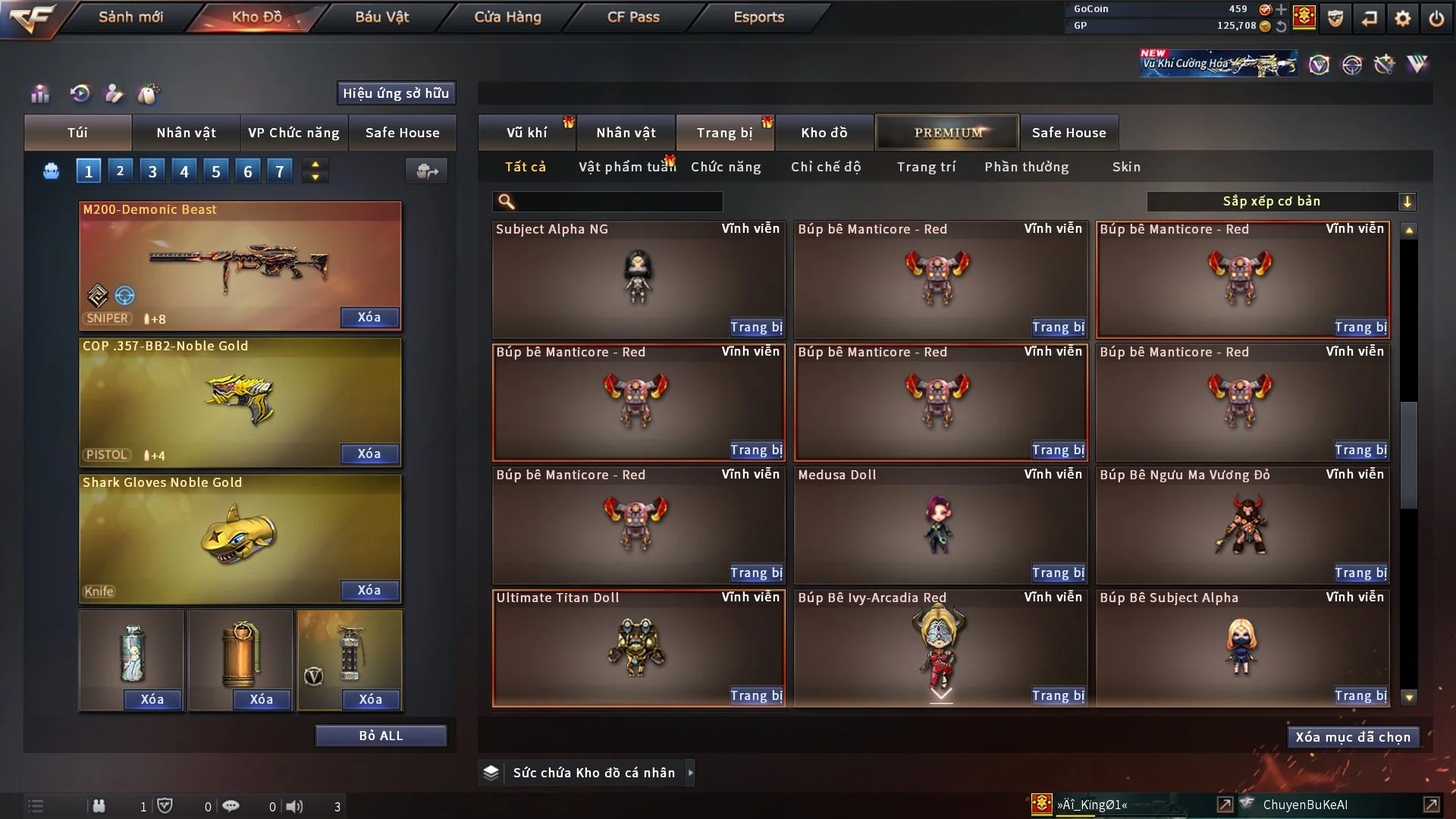Select the Trang bị storage tab
The height and width of the screenshot is (819, 1456).
(x=724, y=133)
